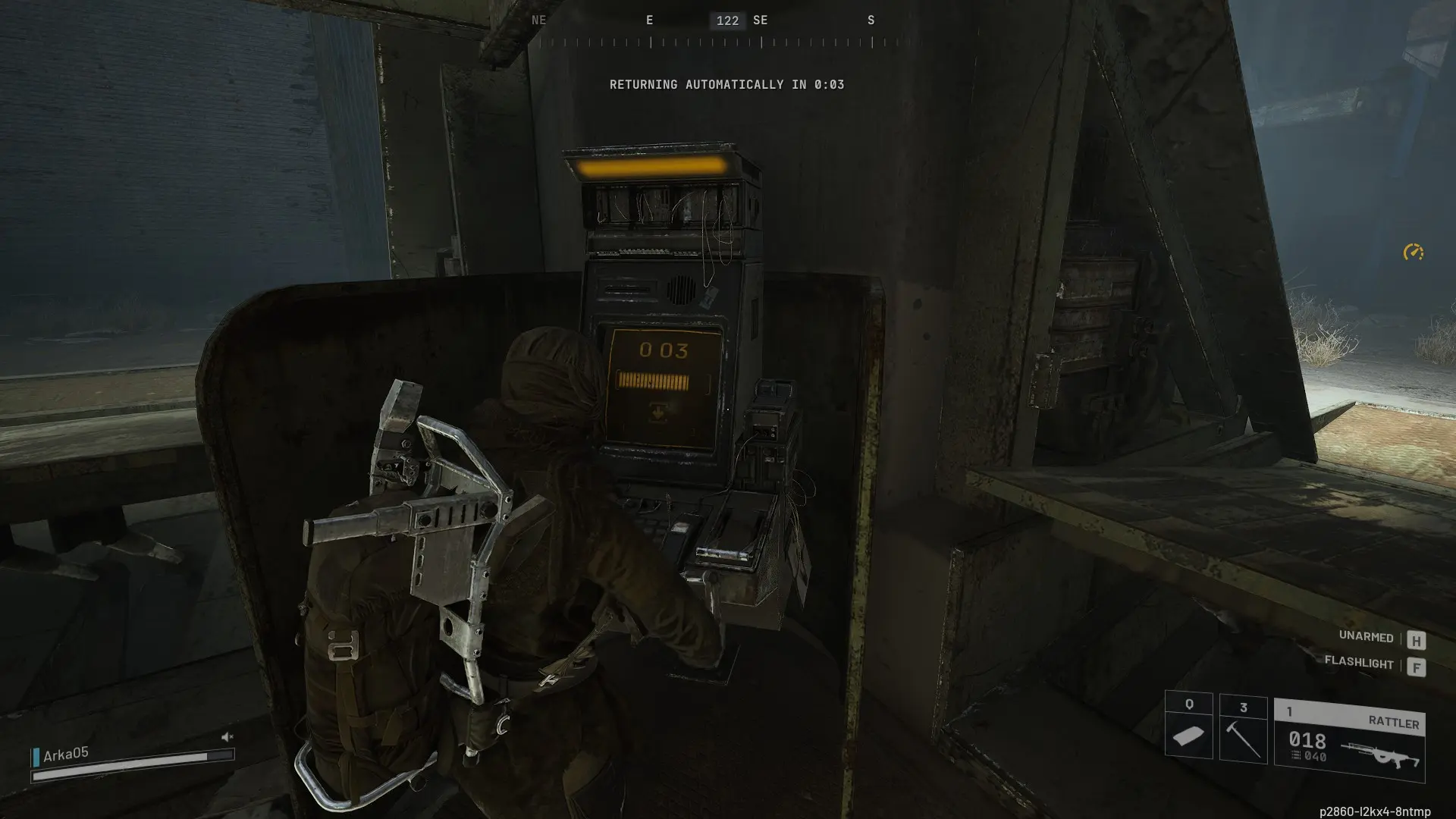The height and width of the screenshot is (819, 1456).
Task: Select the slot 3 number label
Action: point(1245,706)
